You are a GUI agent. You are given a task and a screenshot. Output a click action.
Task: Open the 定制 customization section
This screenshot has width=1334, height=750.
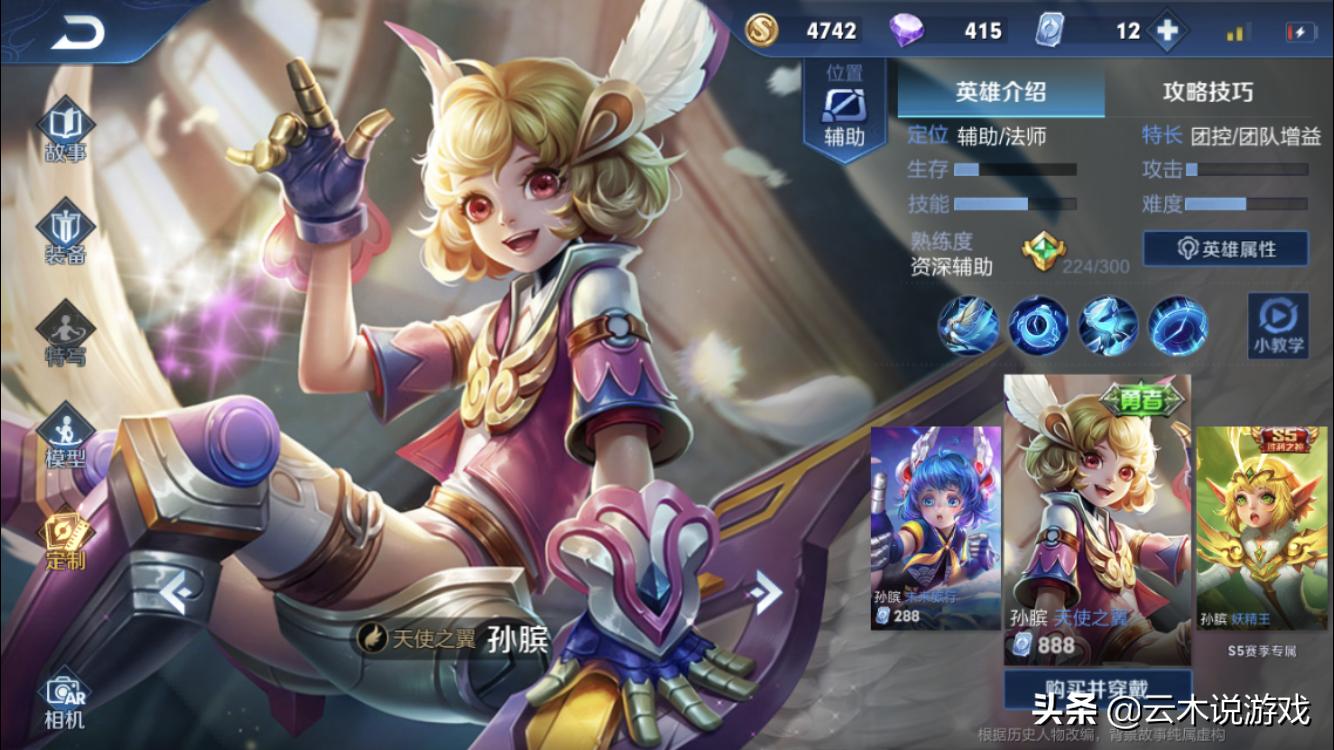click(x=65, y=540)
